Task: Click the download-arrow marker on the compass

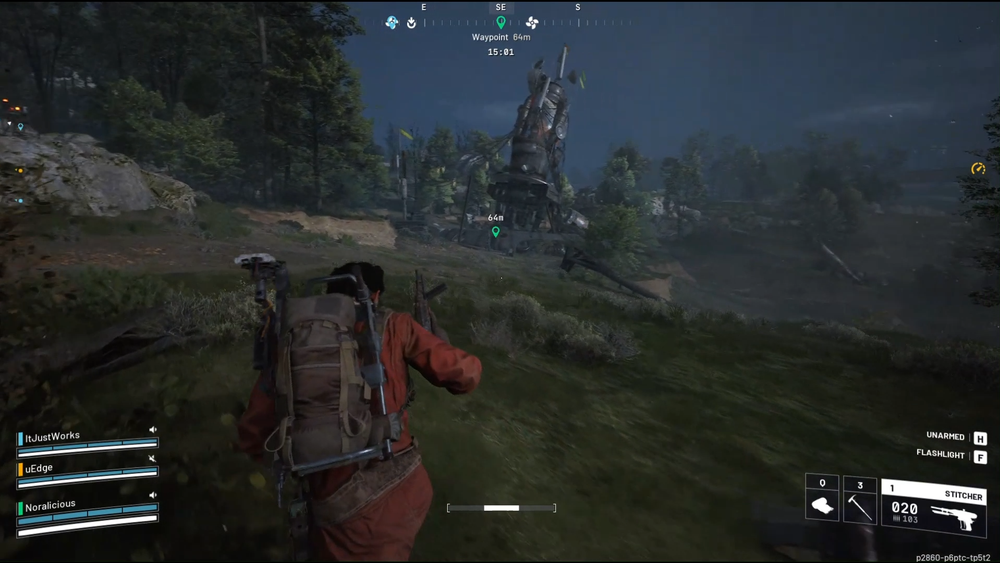Action: click(x=411, y=23)
